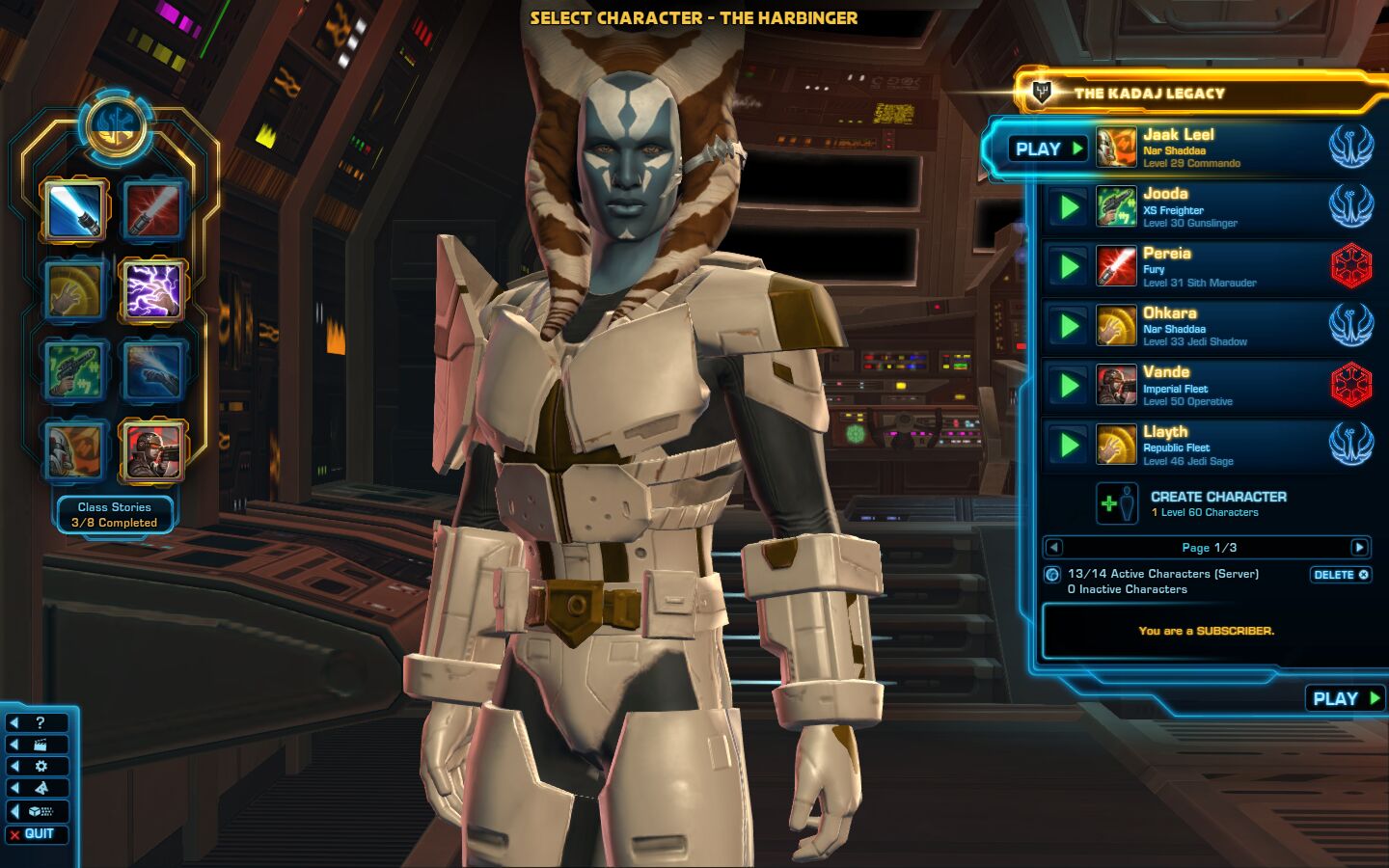Open the gear settings menu
Viewport: 1389px width, 868px height.
(x=37, y=767)
